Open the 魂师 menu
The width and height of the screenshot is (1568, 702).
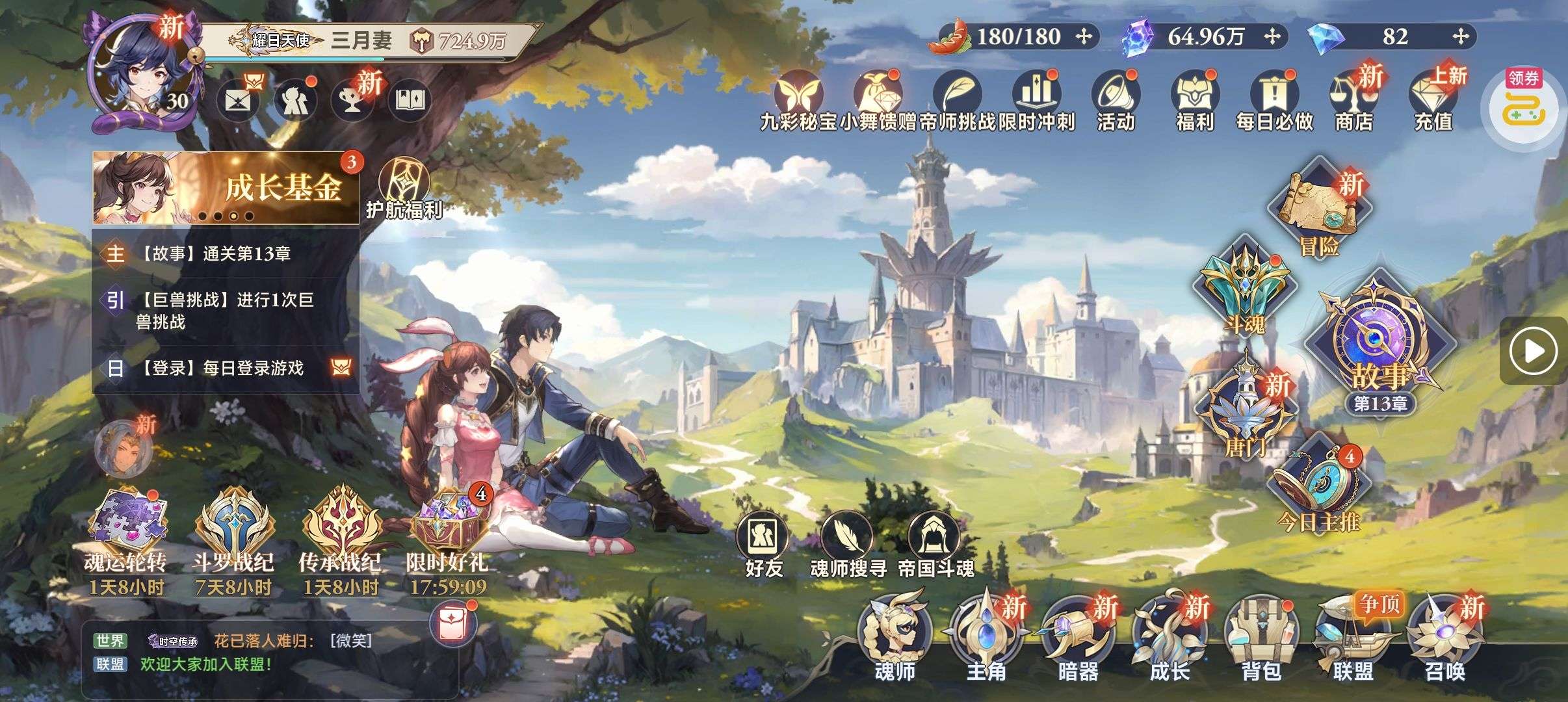[895, 637]
